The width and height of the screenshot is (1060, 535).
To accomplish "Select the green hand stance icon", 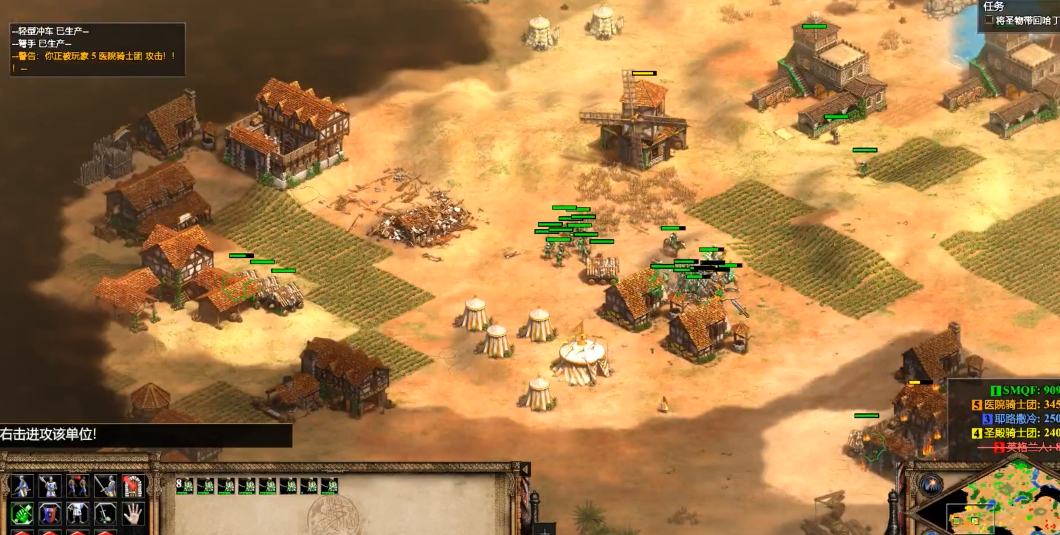I will tap(21, 513).
